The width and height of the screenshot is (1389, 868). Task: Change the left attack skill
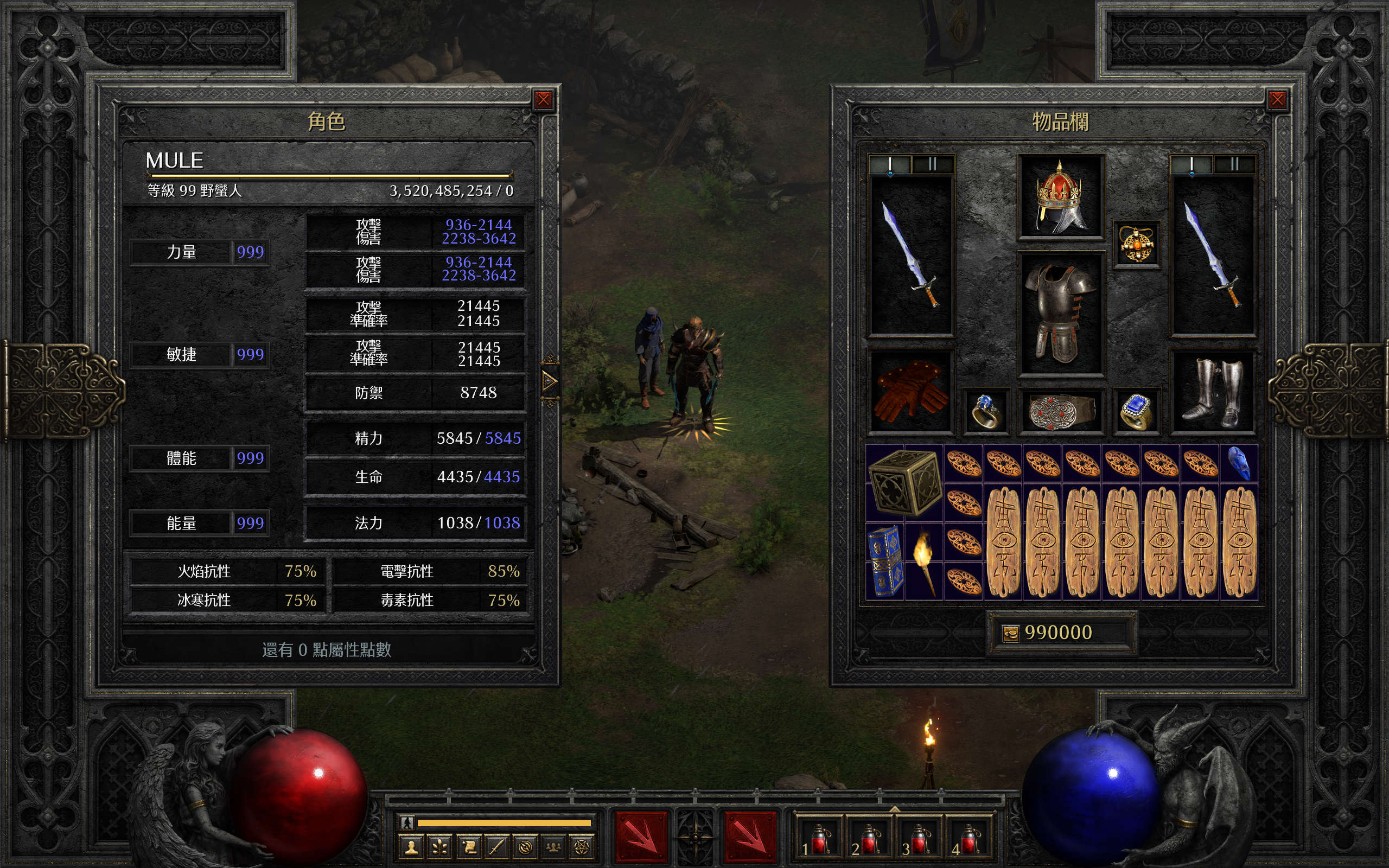click(641, 838)
